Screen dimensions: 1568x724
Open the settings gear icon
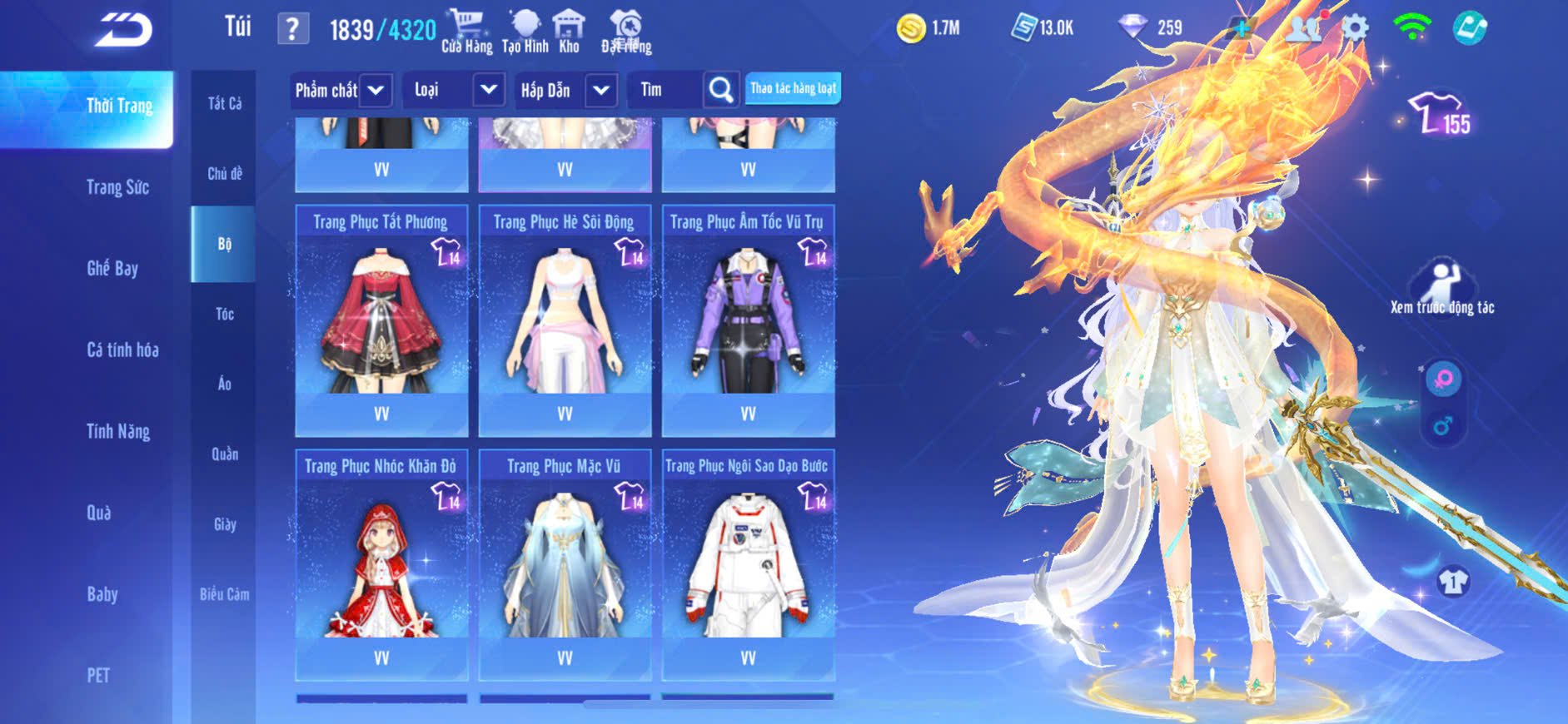coord(1355,28)
